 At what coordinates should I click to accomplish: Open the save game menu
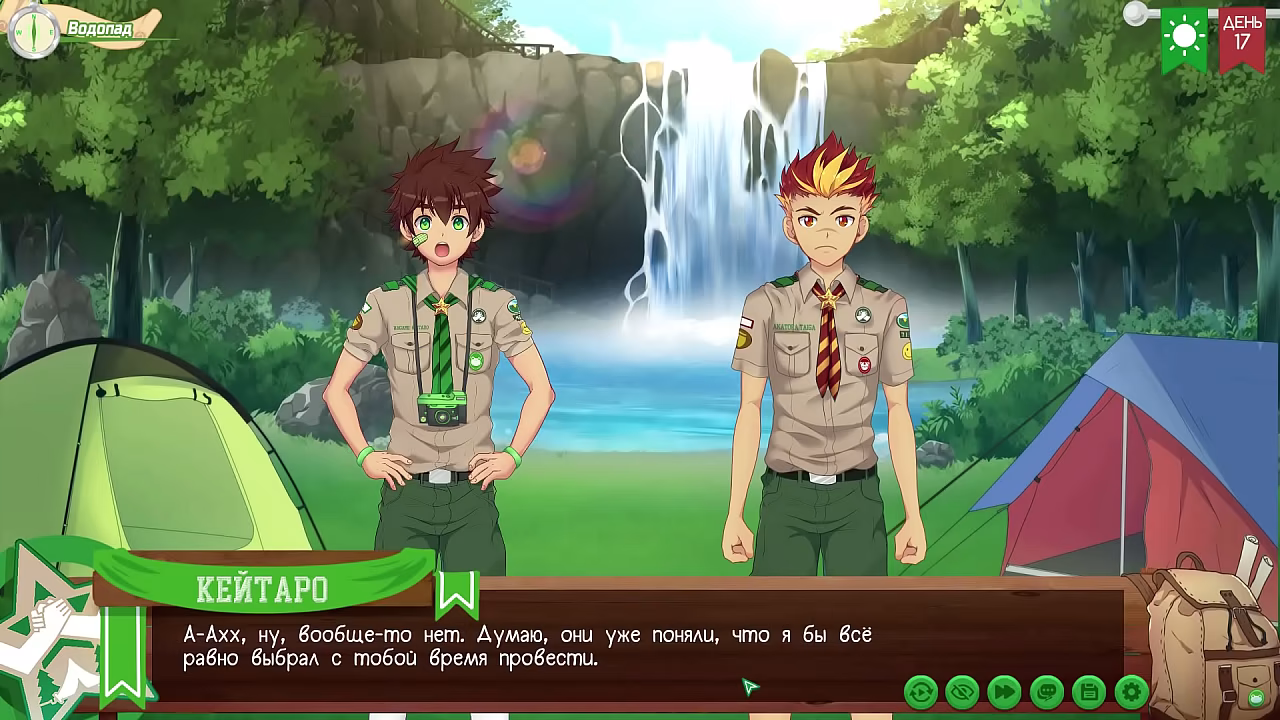pos(1088,691)
